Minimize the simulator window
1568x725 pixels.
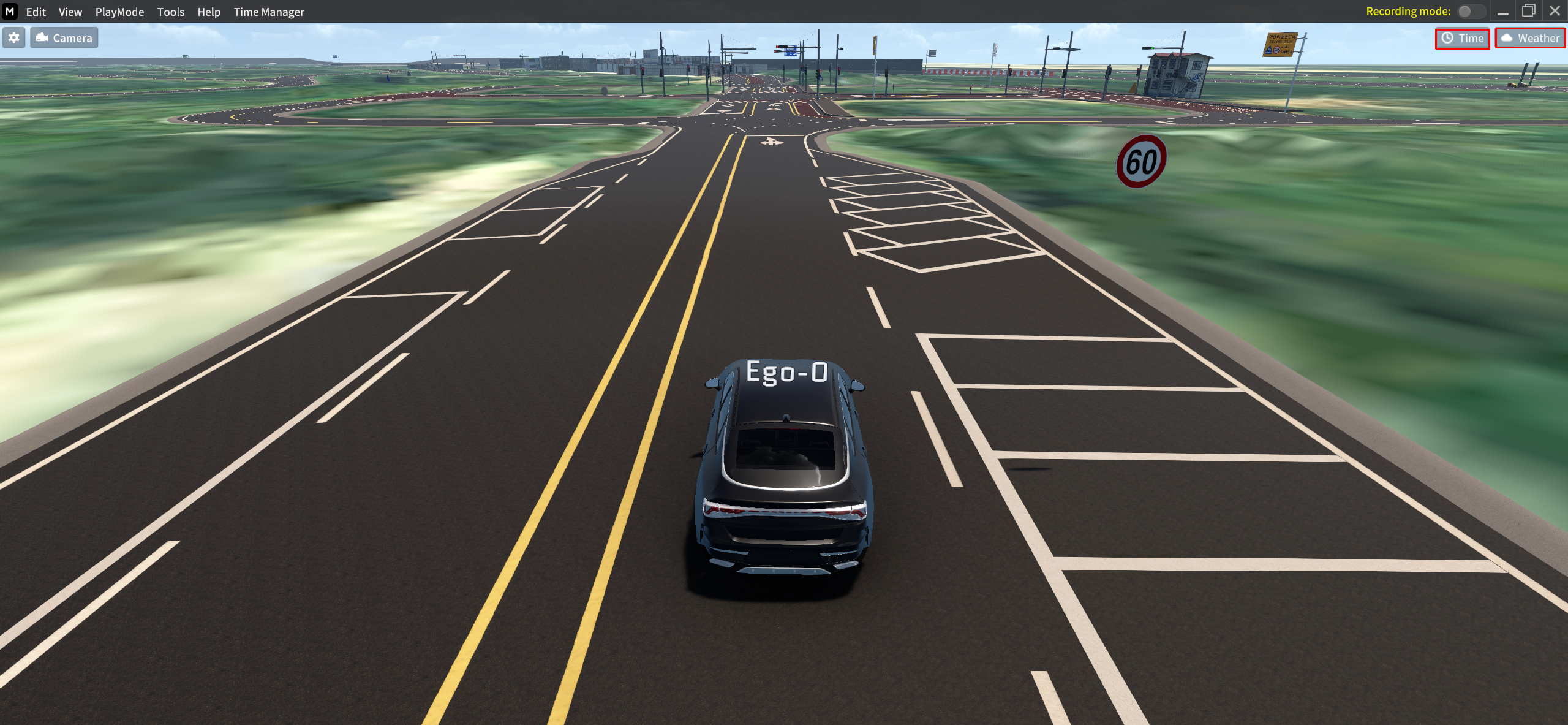[x=1503, y=12]
